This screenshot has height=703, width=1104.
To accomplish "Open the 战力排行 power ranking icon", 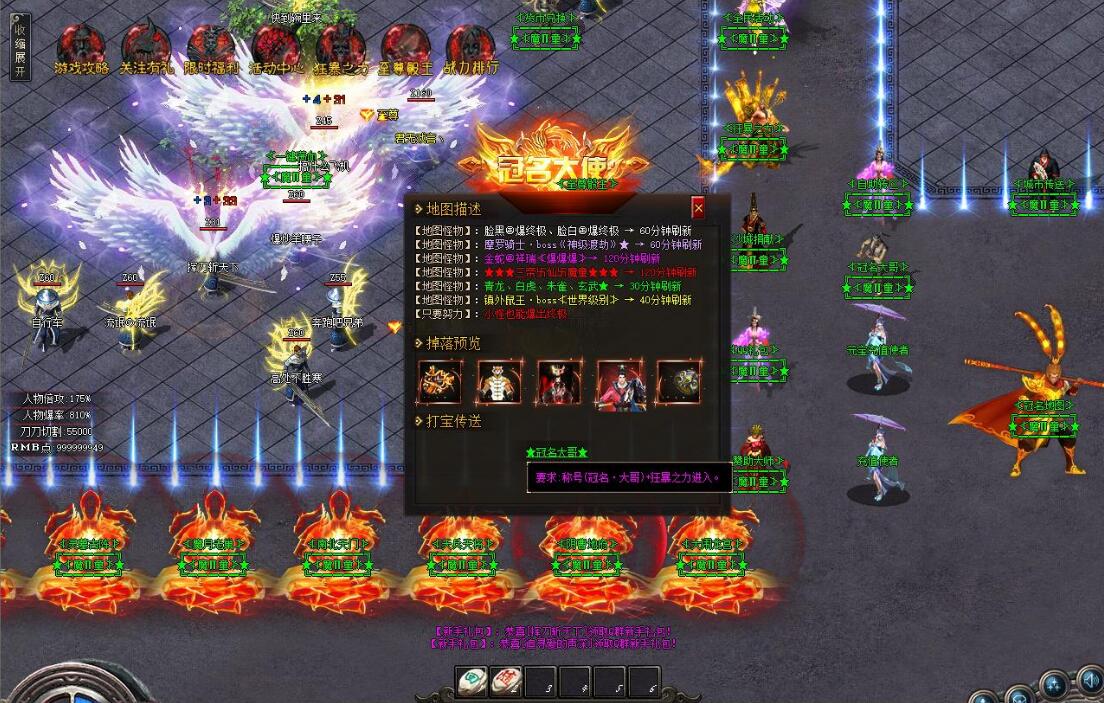I will pos(470,48).
